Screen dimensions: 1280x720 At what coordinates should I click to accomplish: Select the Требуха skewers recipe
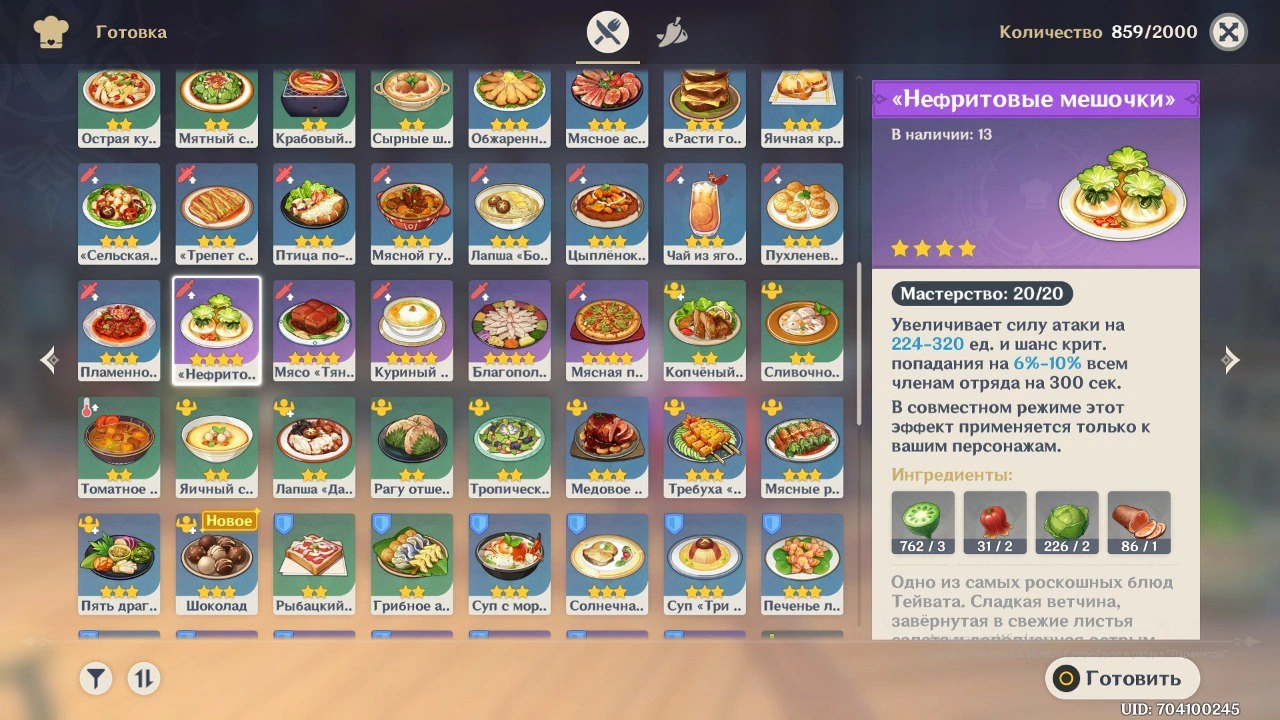tap(704, 447)
